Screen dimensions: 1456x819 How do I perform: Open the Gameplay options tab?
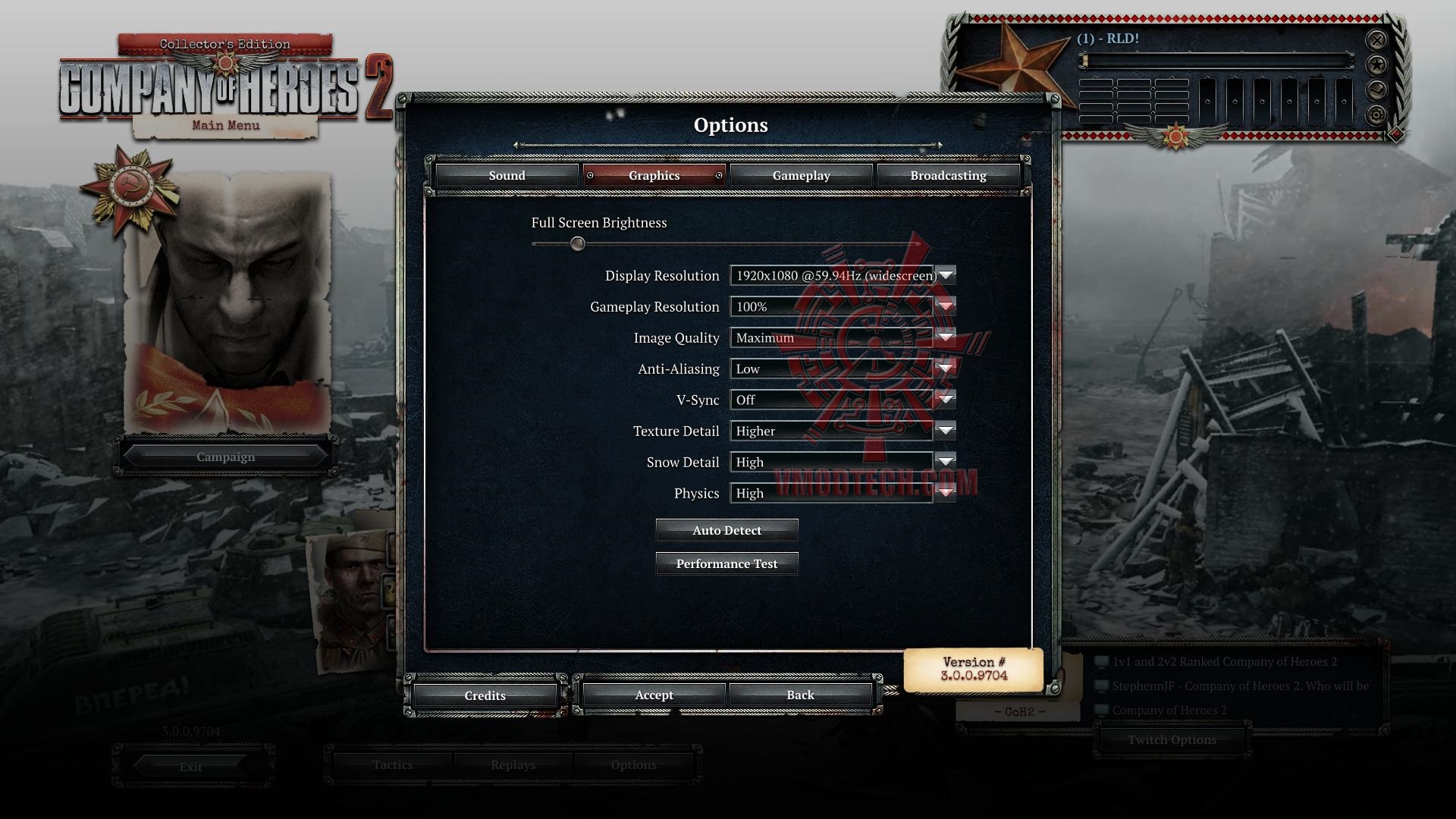(801, 175)
